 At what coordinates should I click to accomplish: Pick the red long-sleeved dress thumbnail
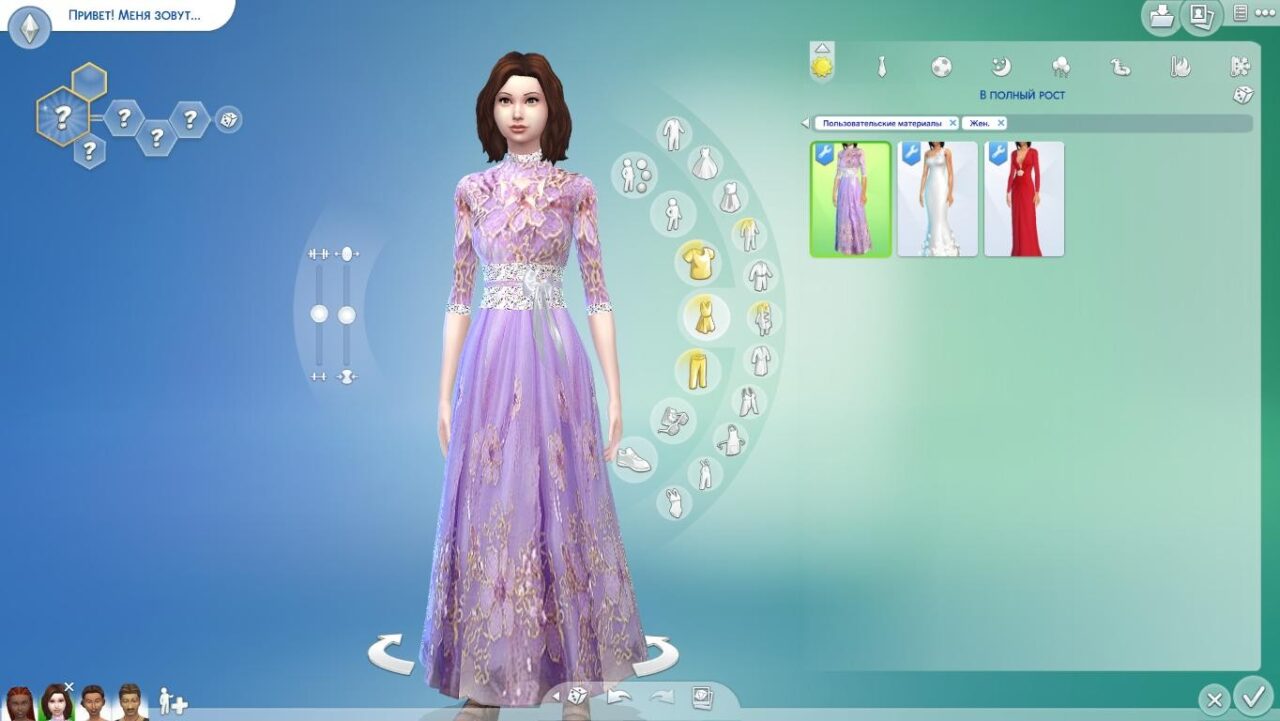(1024, 199)
